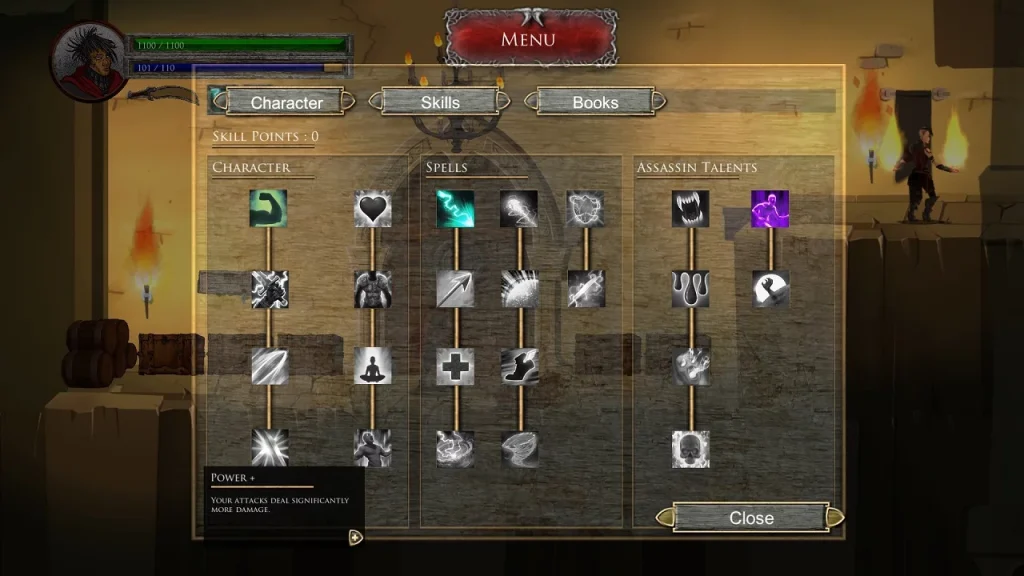This screenshot has height=576, width=1024.
Task: Pick the winged boot spell
Action: (519, 366)
